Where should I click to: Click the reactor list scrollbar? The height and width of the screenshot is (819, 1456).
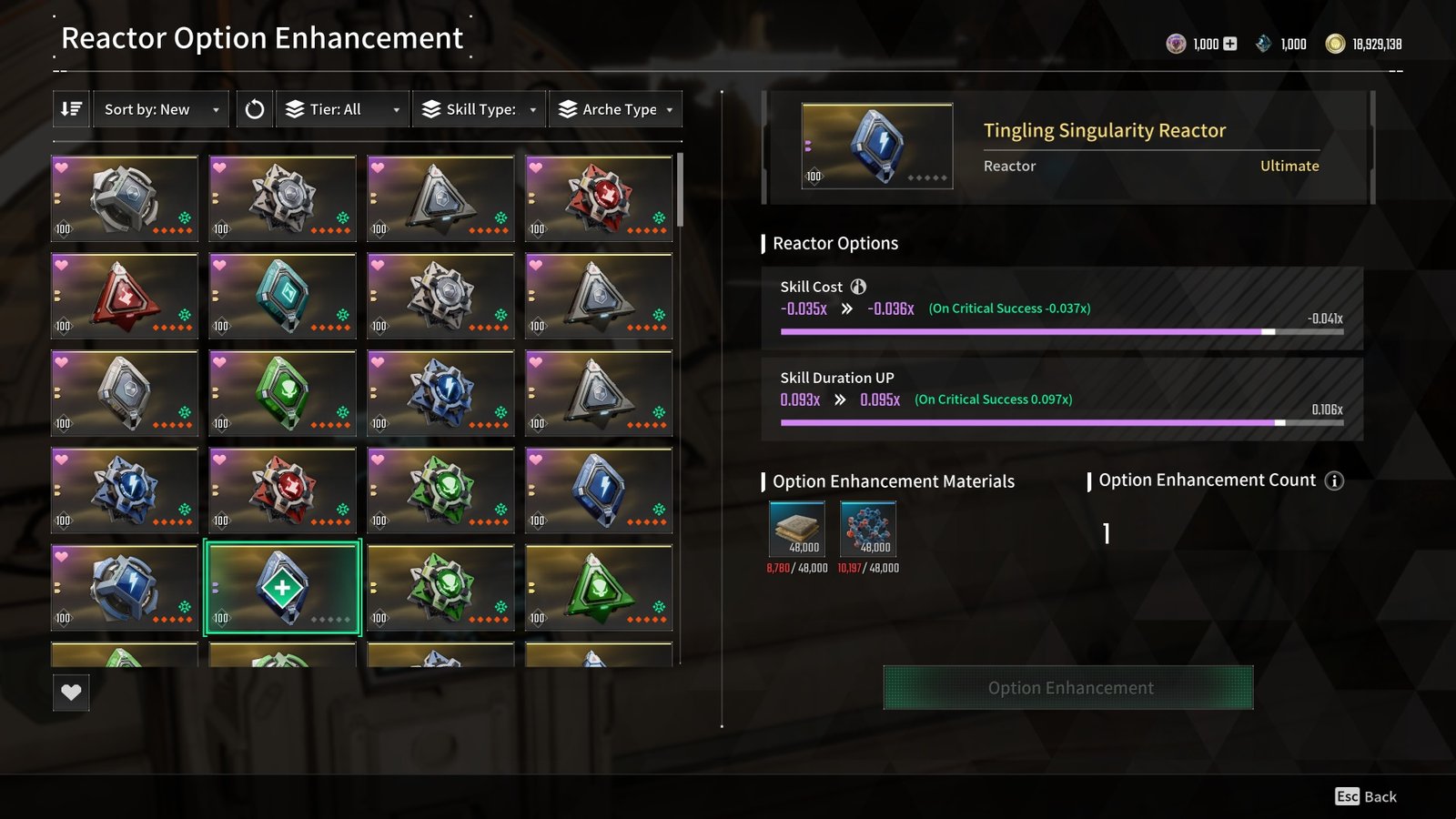(680, 191)
